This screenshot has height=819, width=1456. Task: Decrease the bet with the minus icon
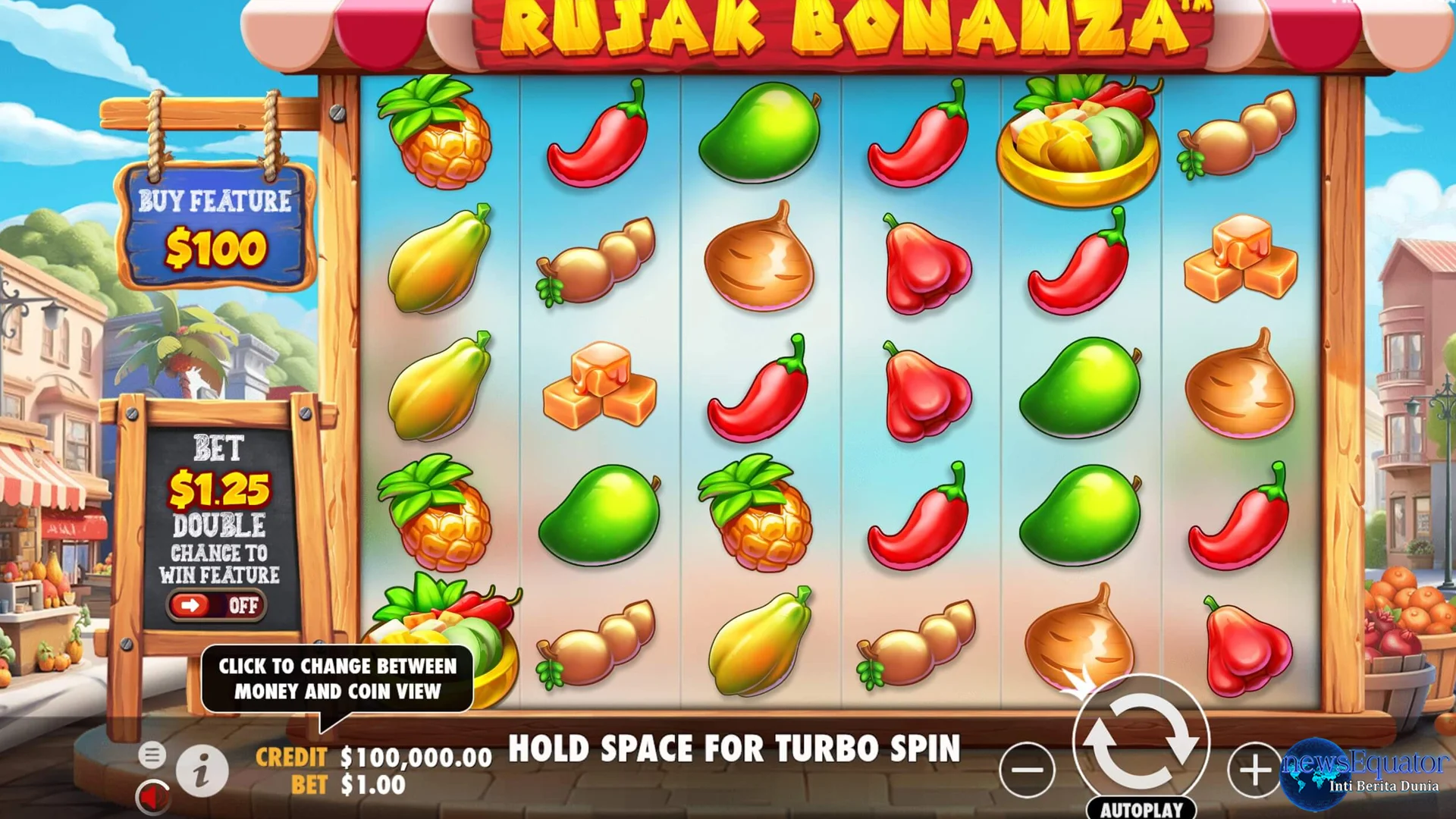[x=1028, y=770]
